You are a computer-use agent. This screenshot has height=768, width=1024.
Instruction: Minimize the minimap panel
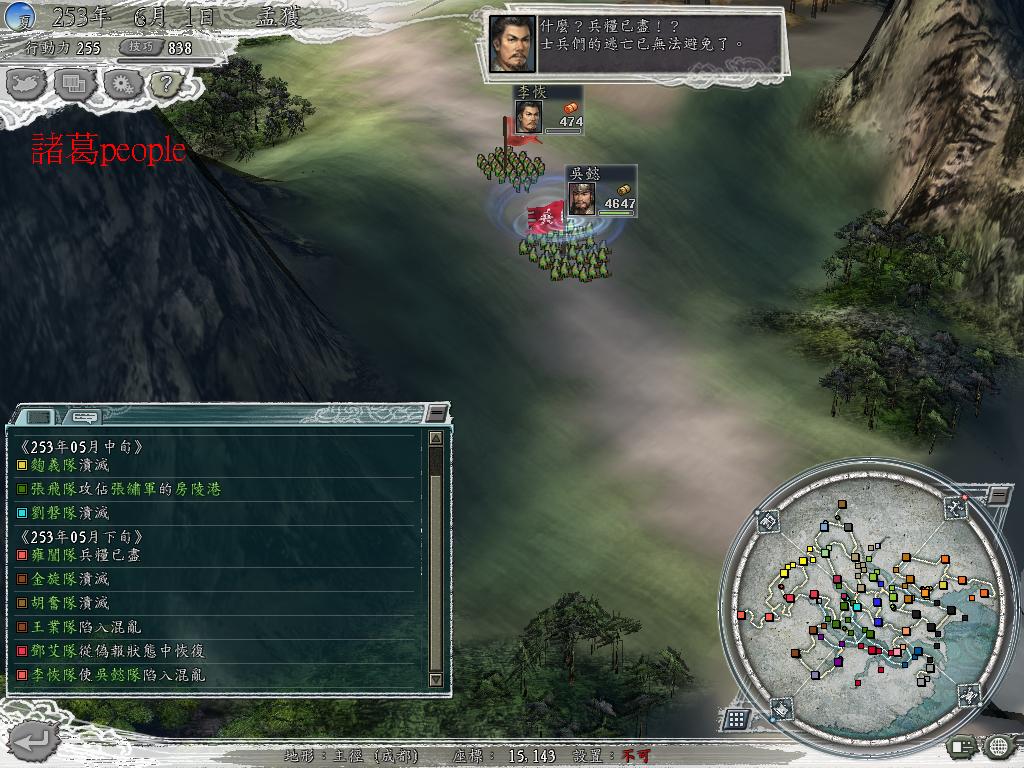click(998, 495)
